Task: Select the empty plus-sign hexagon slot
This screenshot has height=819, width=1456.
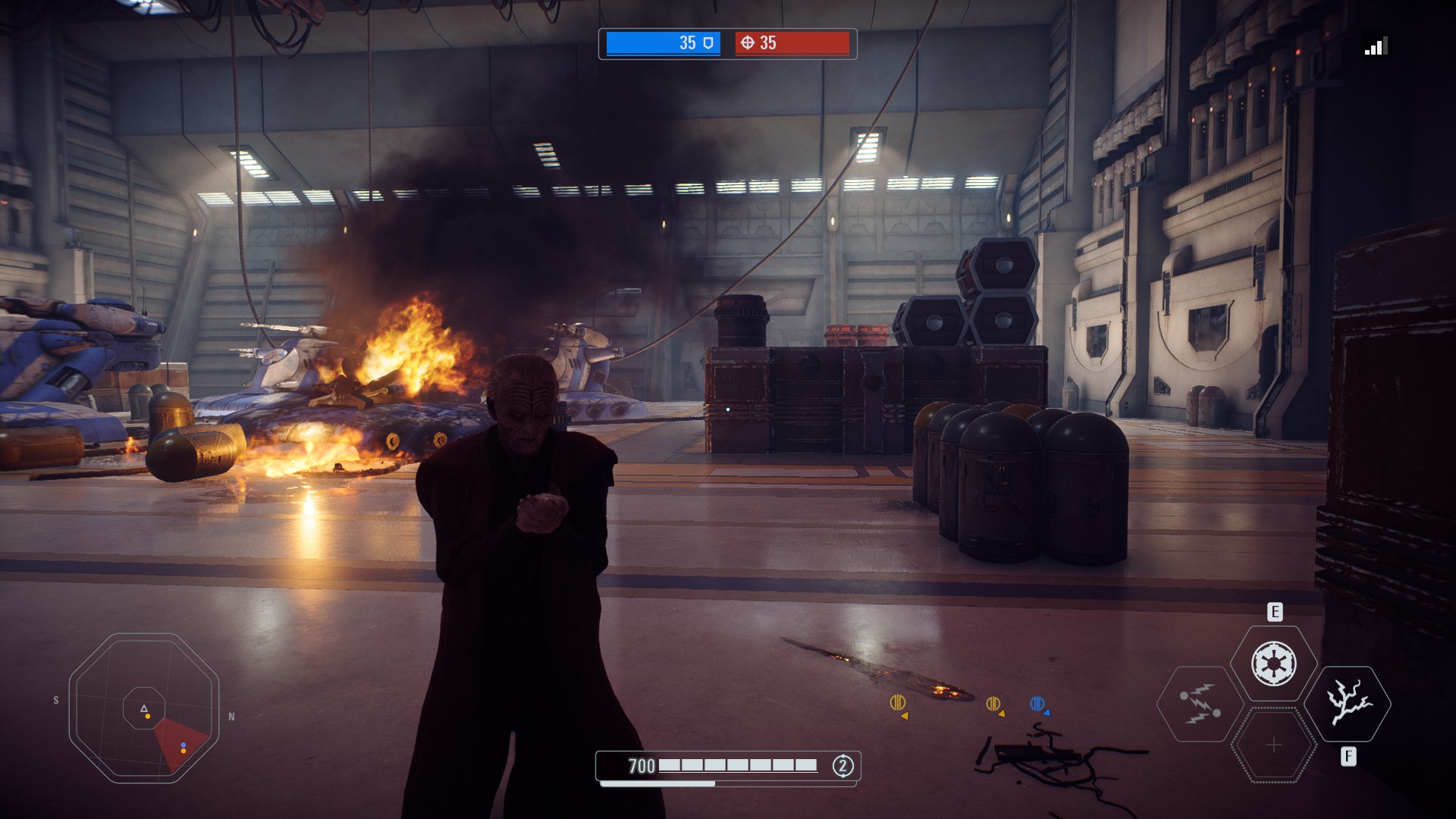Action: point(1274,745)
